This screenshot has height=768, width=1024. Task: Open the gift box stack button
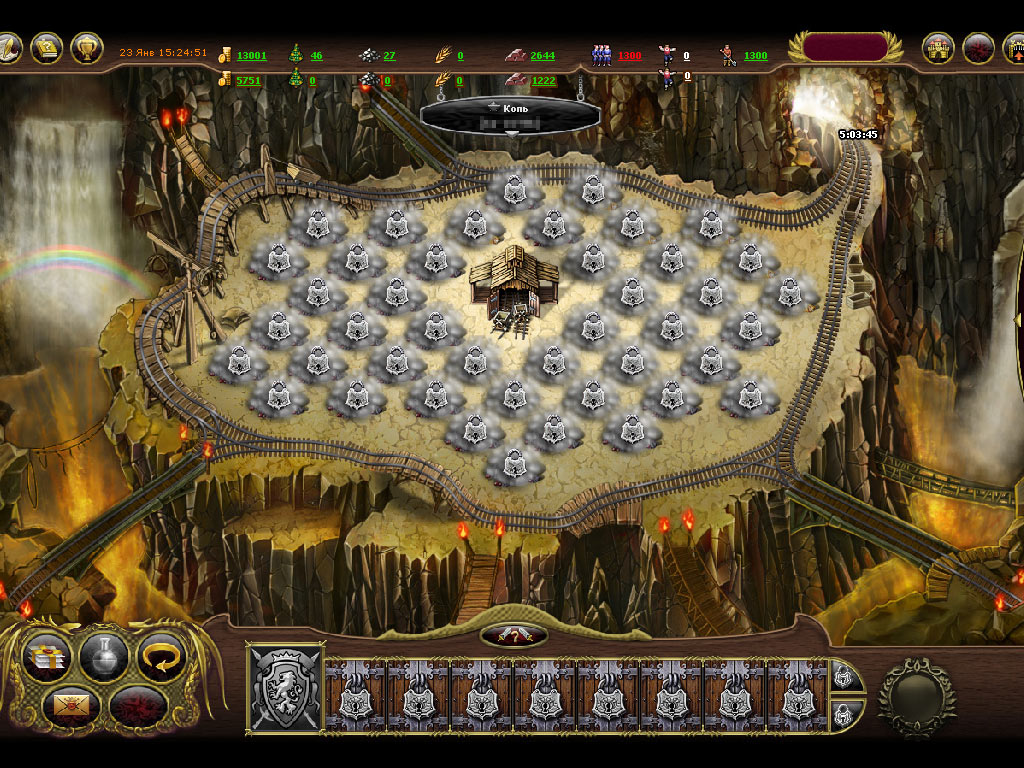(47, 655)
